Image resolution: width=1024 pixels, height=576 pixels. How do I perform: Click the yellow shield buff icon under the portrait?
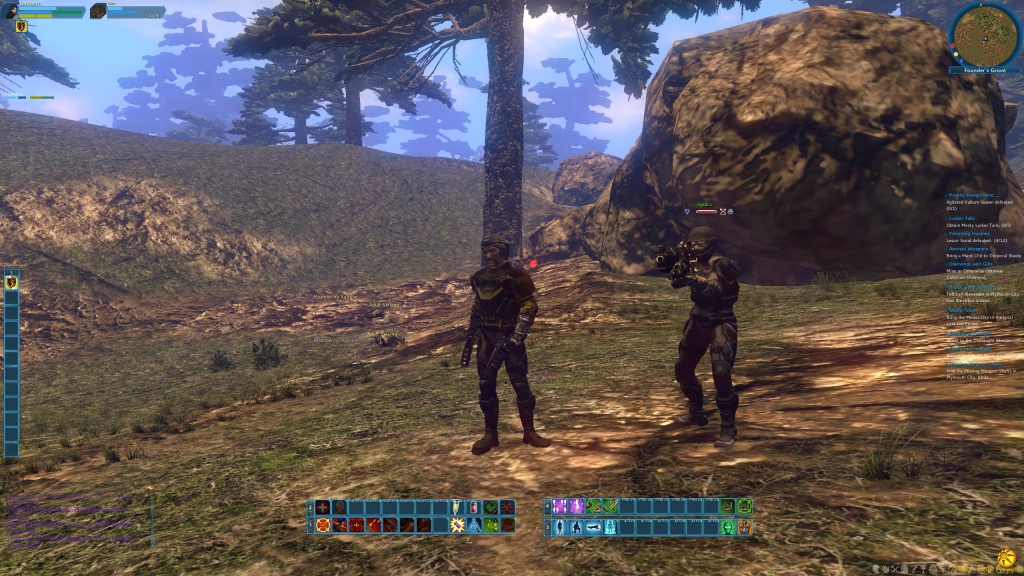[20, 27]
